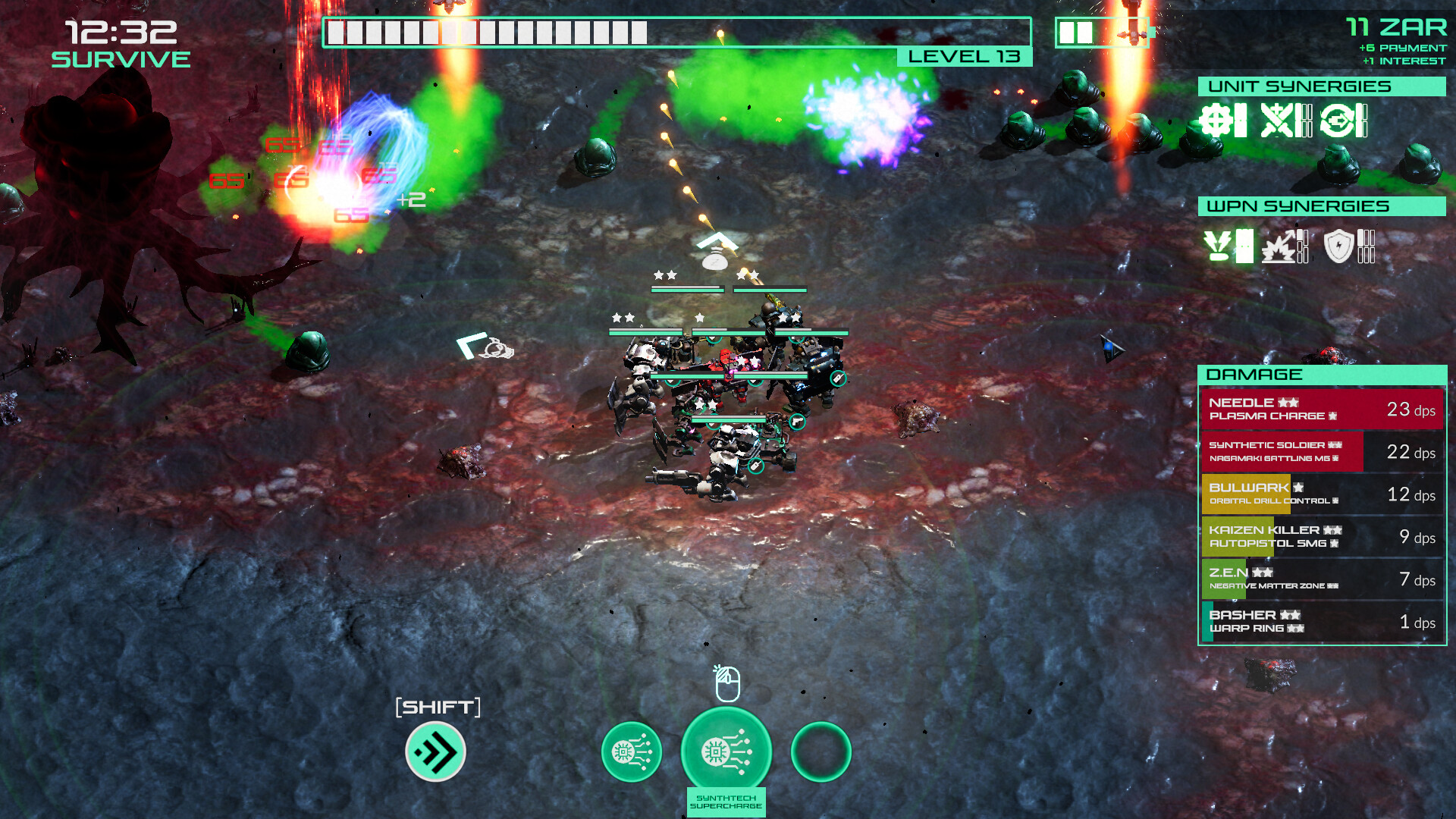This screenshot has width=1456, height=819.
Task: Expand the Unit Synergies panel
Action: (x=1320, y=86)
